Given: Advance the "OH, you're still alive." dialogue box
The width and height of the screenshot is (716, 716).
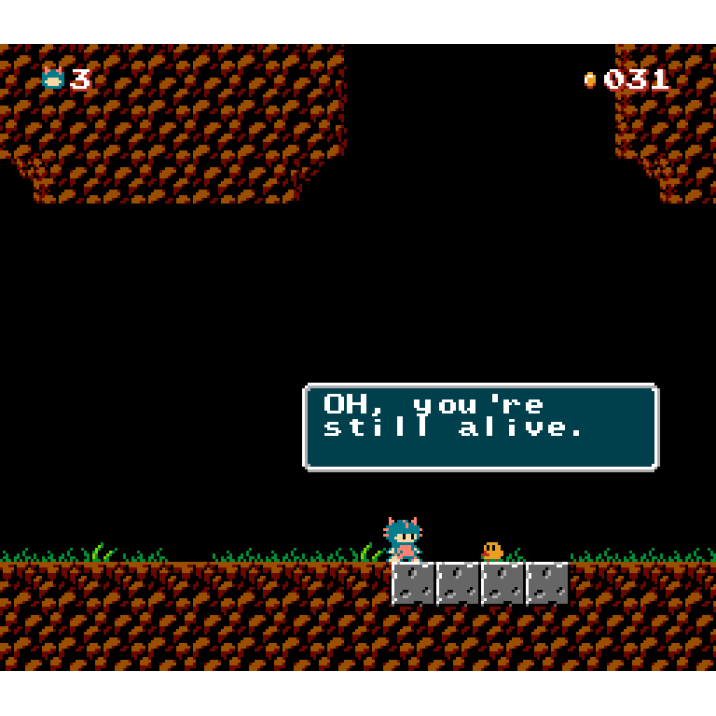Looking at the screenshot, I should click(x=480, y=427).
